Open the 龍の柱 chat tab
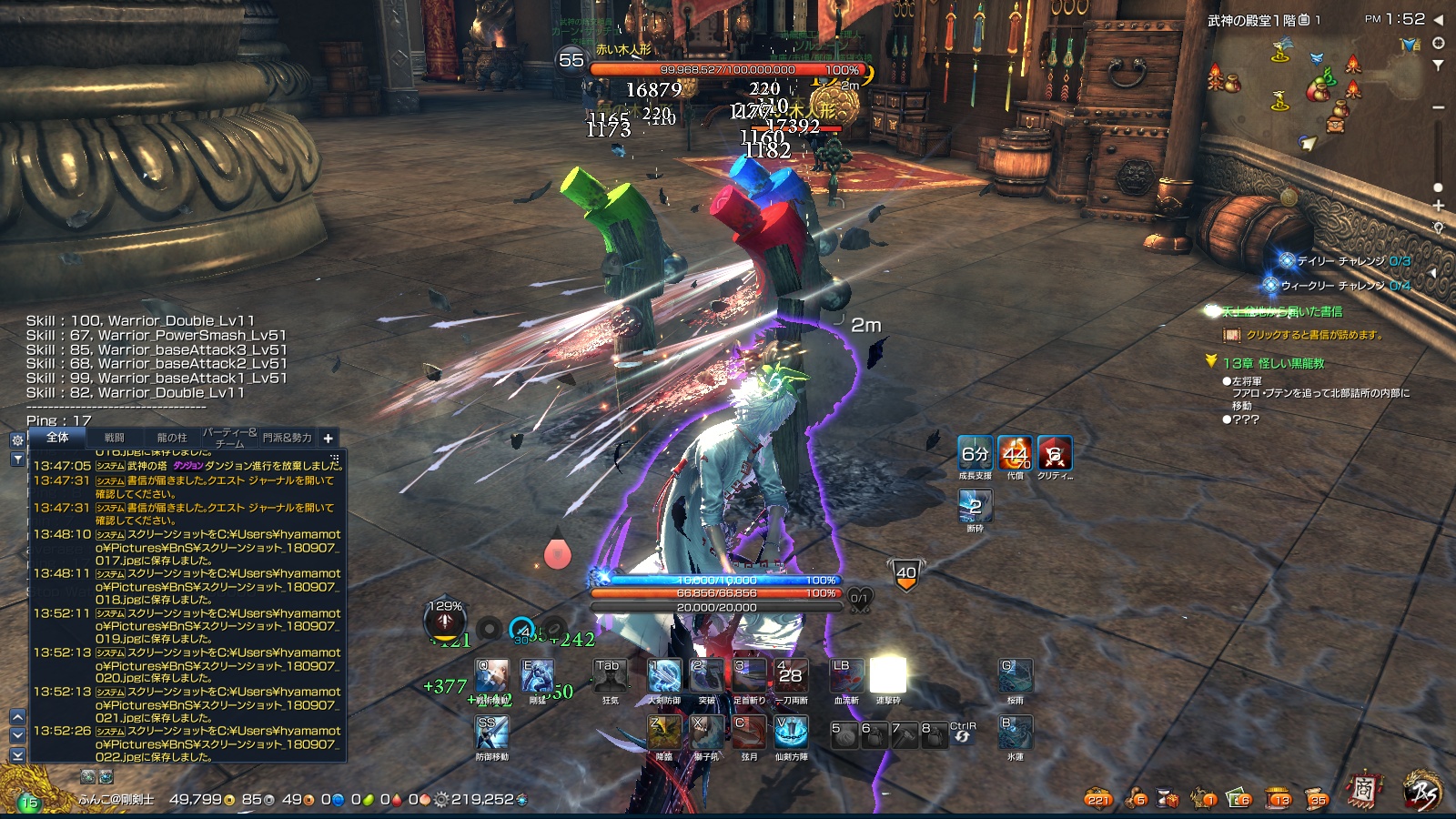1456x819 pixels. pos(171,438)
